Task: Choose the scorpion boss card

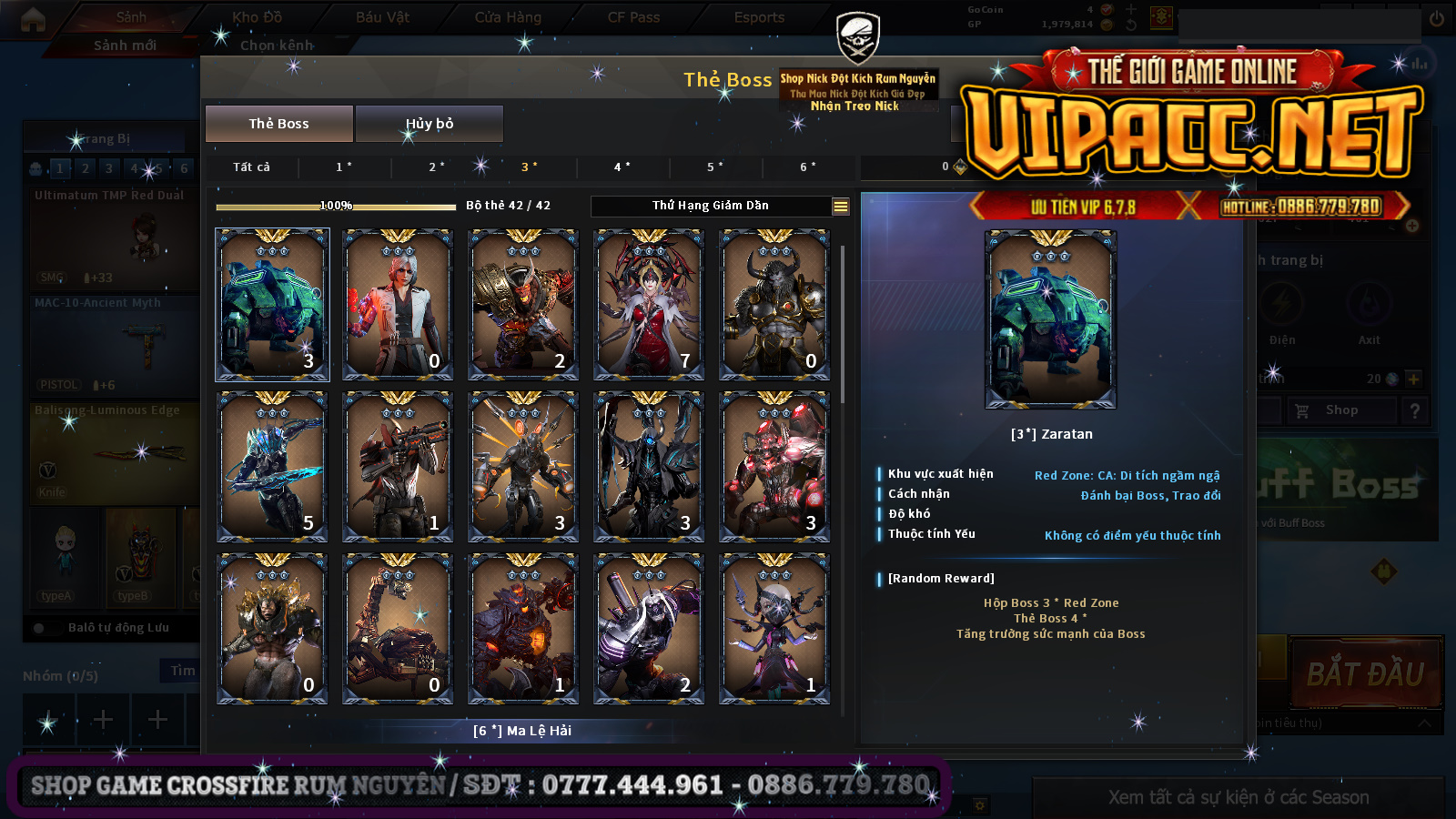Action: tap(398, 628)
